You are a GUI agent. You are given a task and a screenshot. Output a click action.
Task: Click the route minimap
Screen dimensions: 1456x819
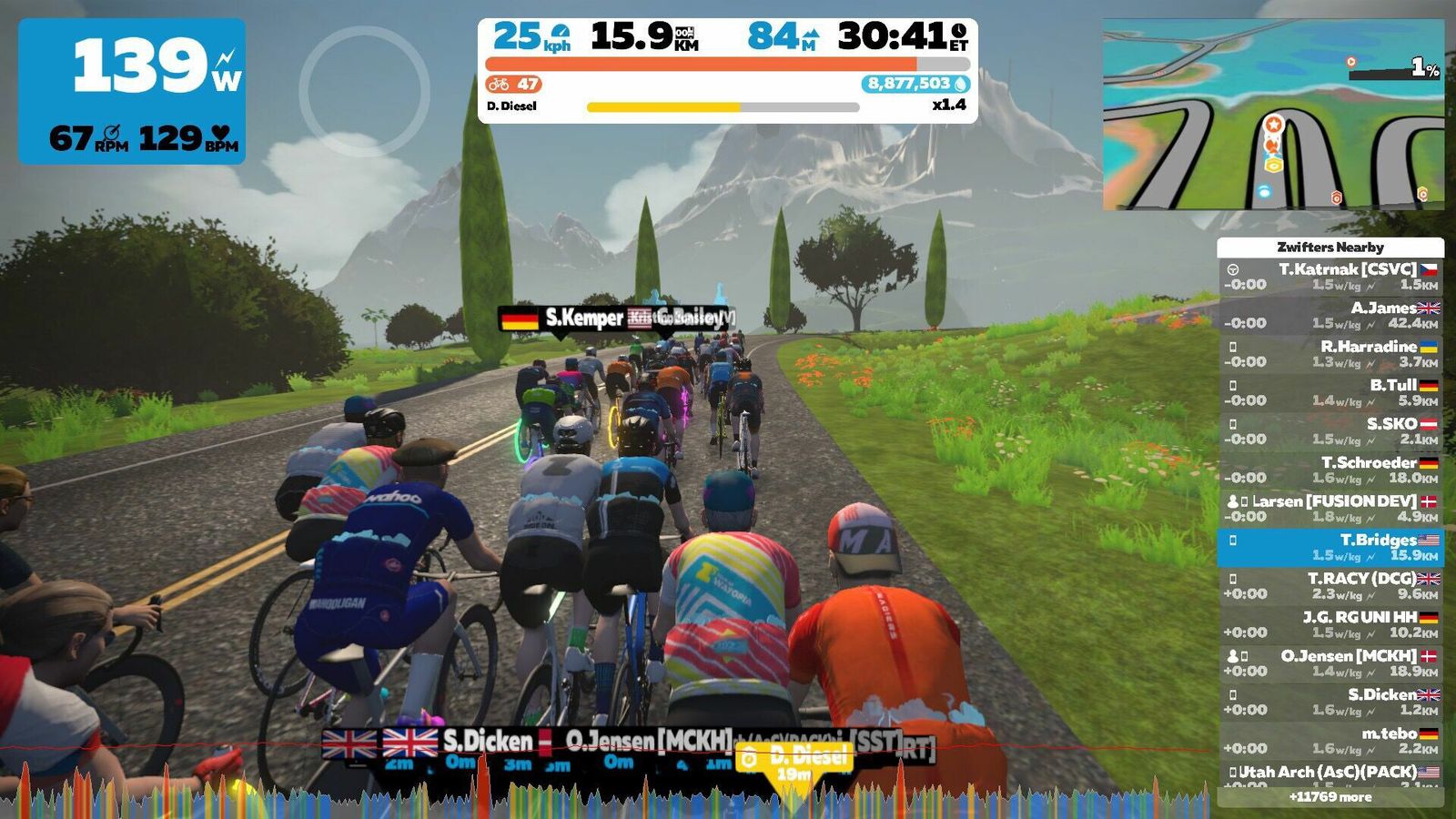click(1273, 115)
